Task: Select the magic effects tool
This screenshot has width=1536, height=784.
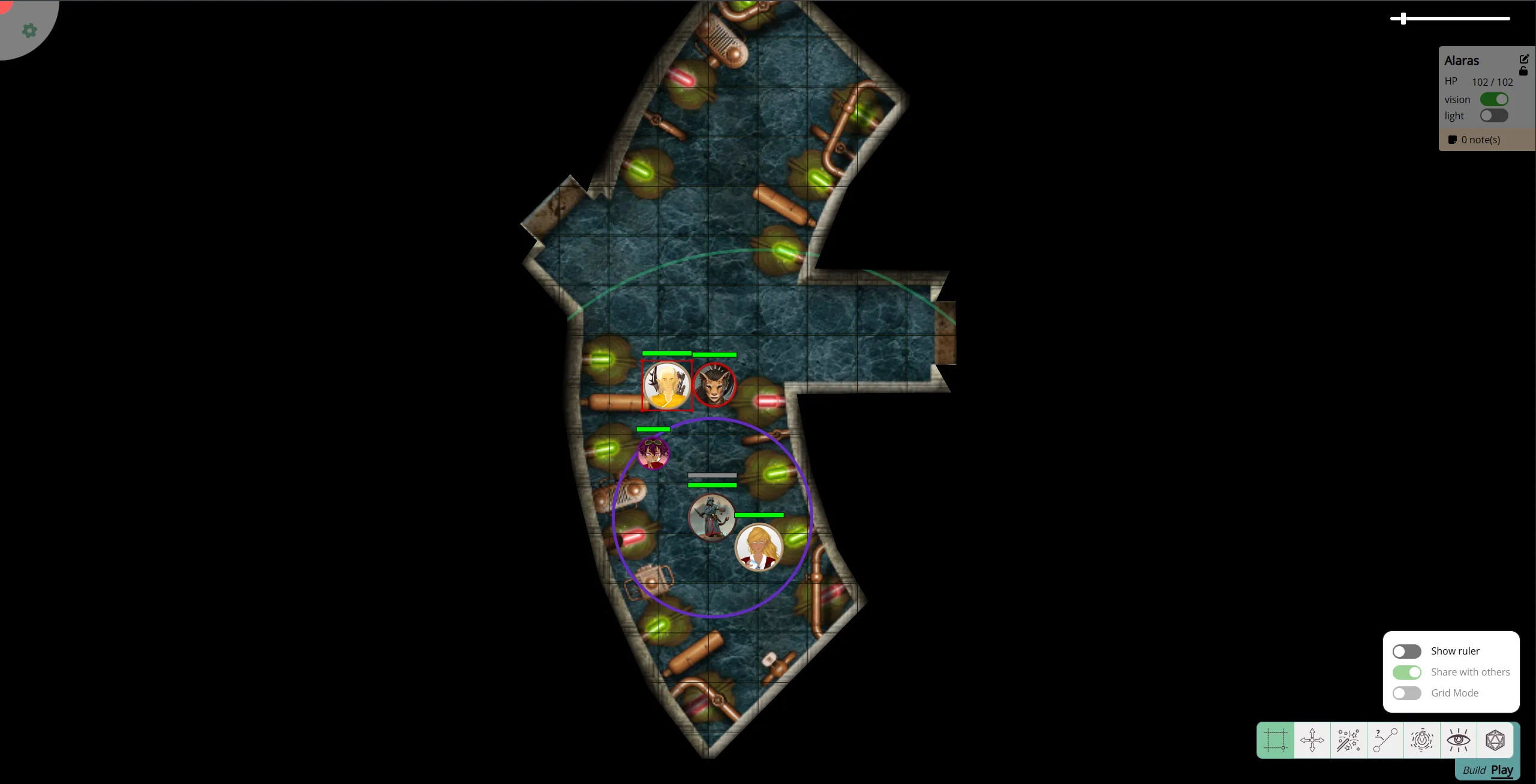Action: click(x=1349, y=740)
